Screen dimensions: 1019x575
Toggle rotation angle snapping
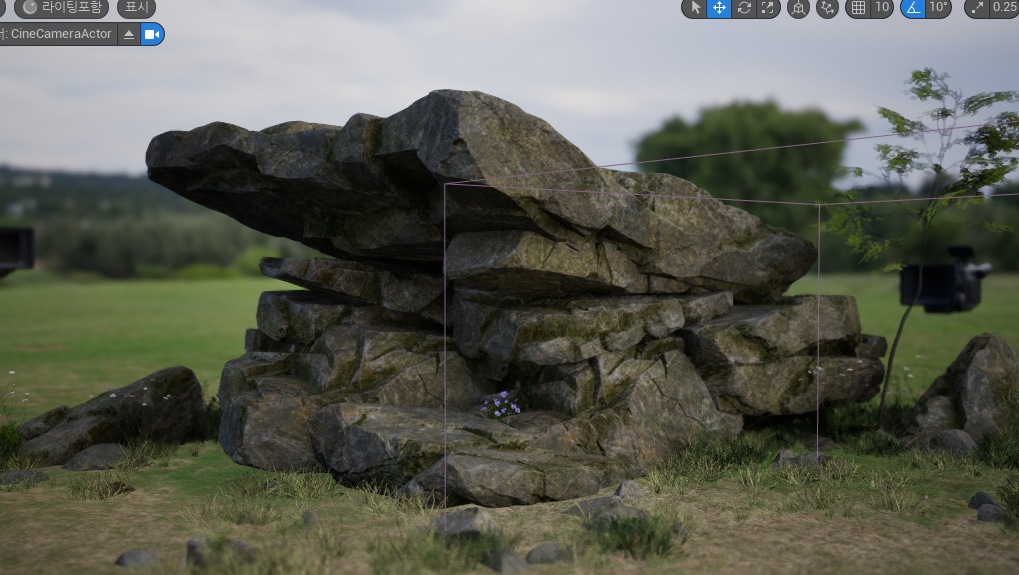click(912, 8)
